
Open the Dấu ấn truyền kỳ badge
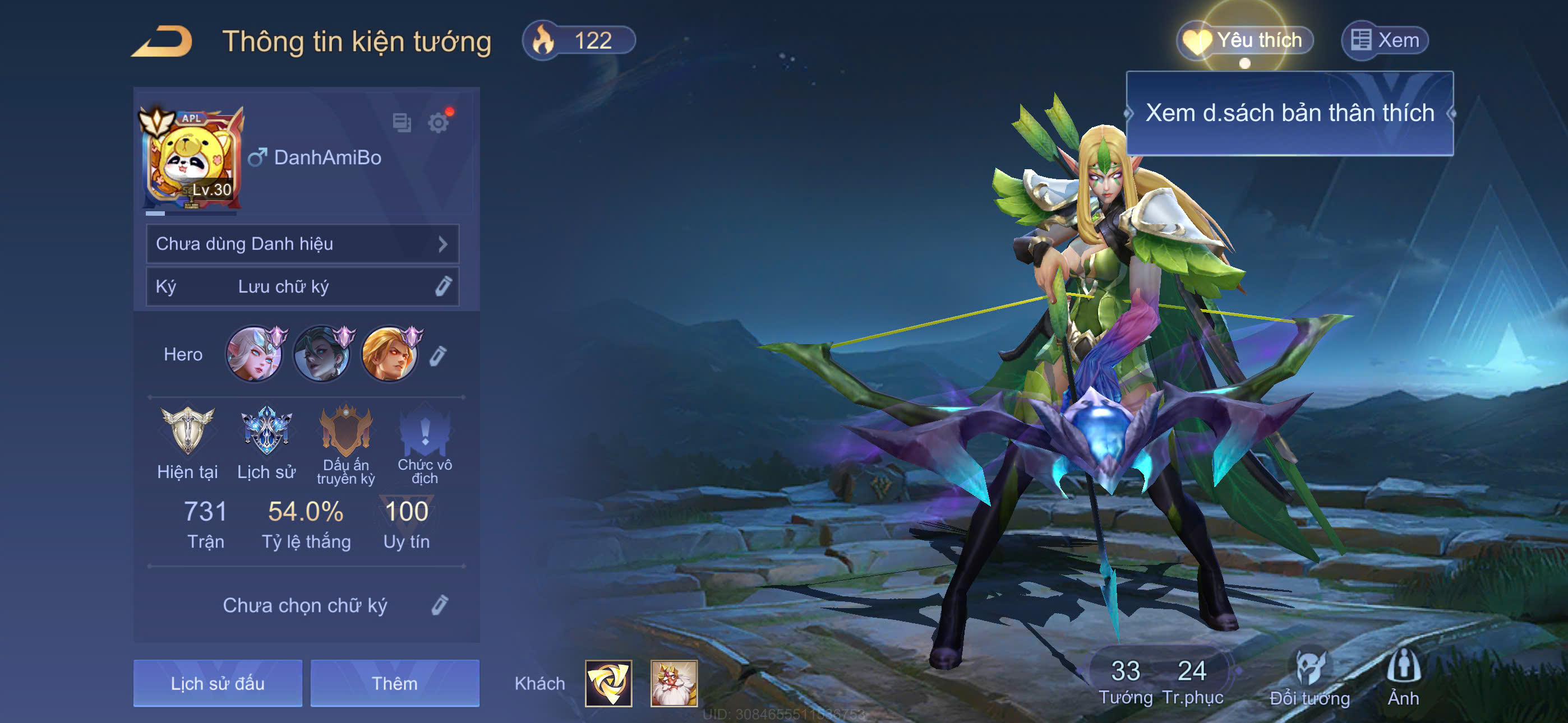click(x=346, y=431)
